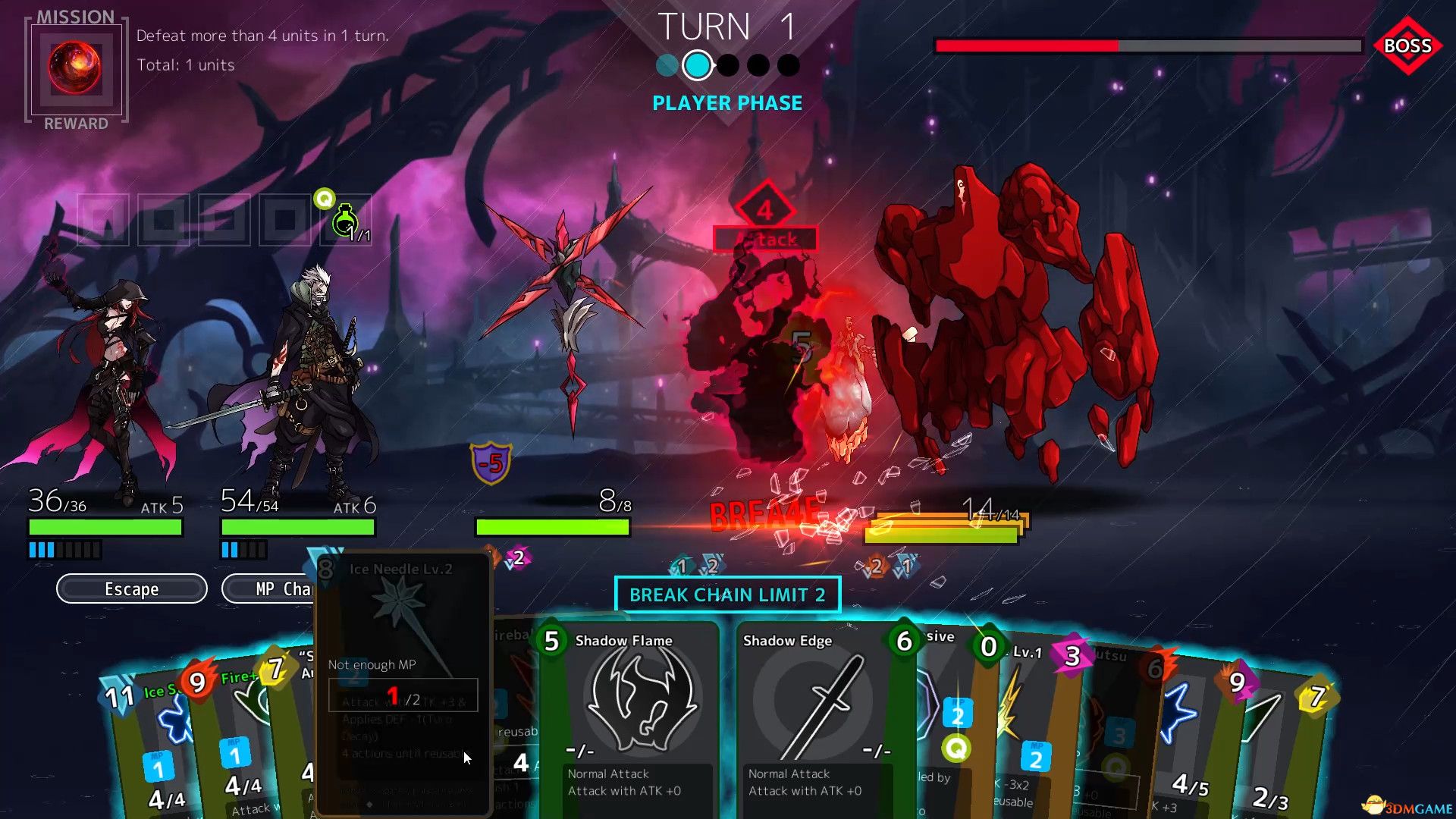The width and height of the screenshot is (1456, 819).
Task: Click the Escape button
Action: pyautogui.click(x=131, y=589)
